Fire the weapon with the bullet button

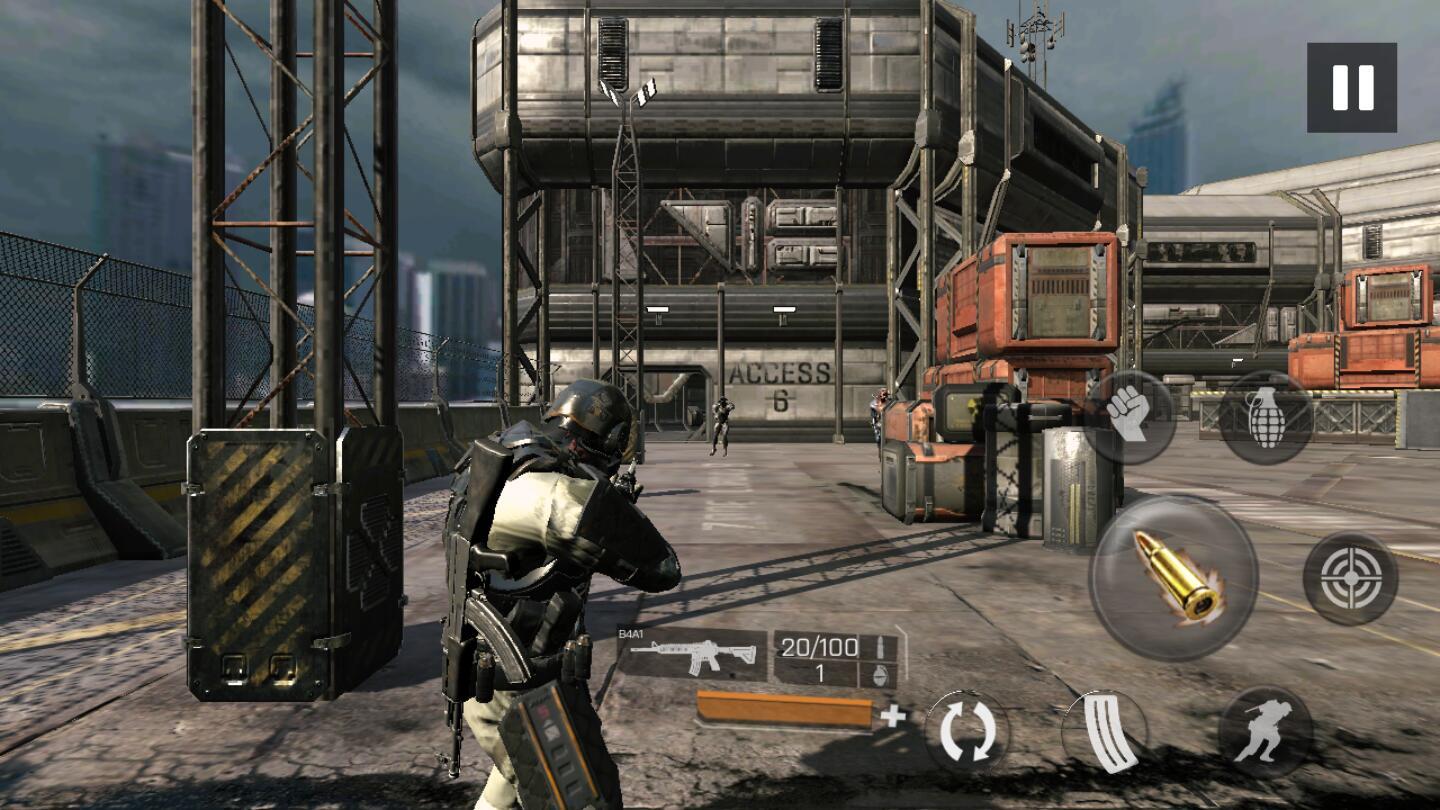click(1173, 577)
